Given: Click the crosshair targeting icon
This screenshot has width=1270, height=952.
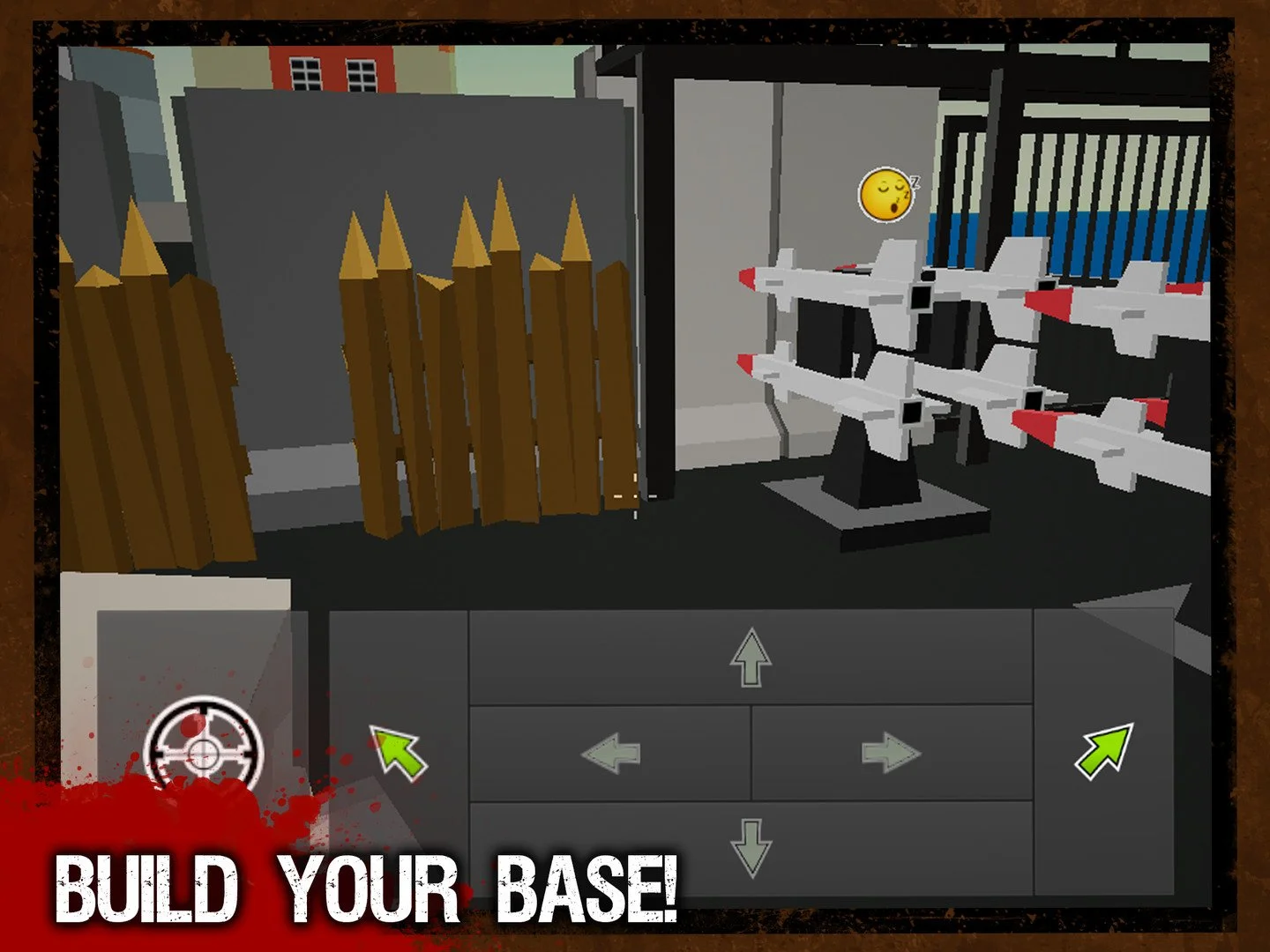Looking at the screenshot, I should click(x=205, y=754).
